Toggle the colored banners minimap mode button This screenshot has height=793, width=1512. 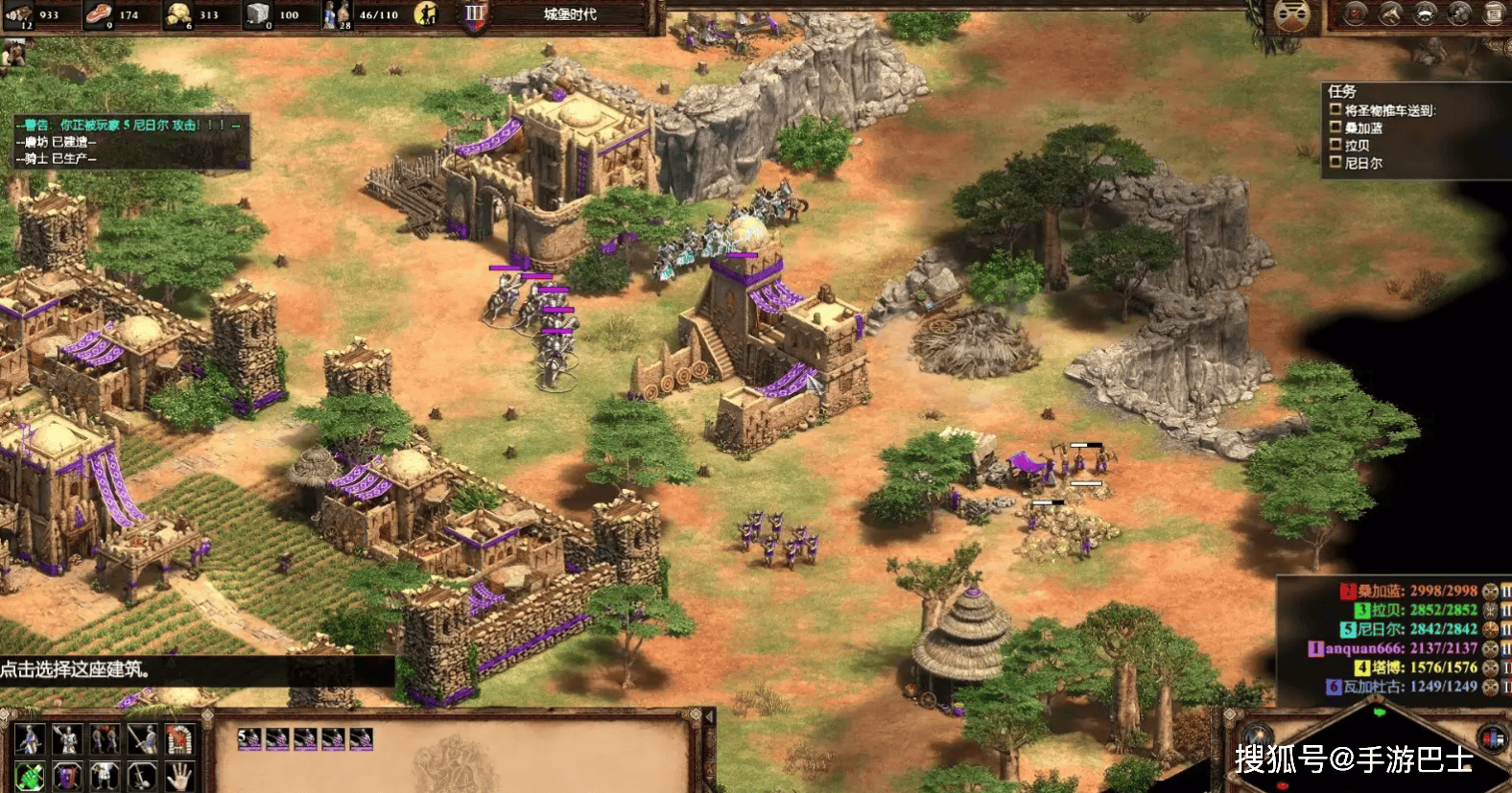[1493, 738]
